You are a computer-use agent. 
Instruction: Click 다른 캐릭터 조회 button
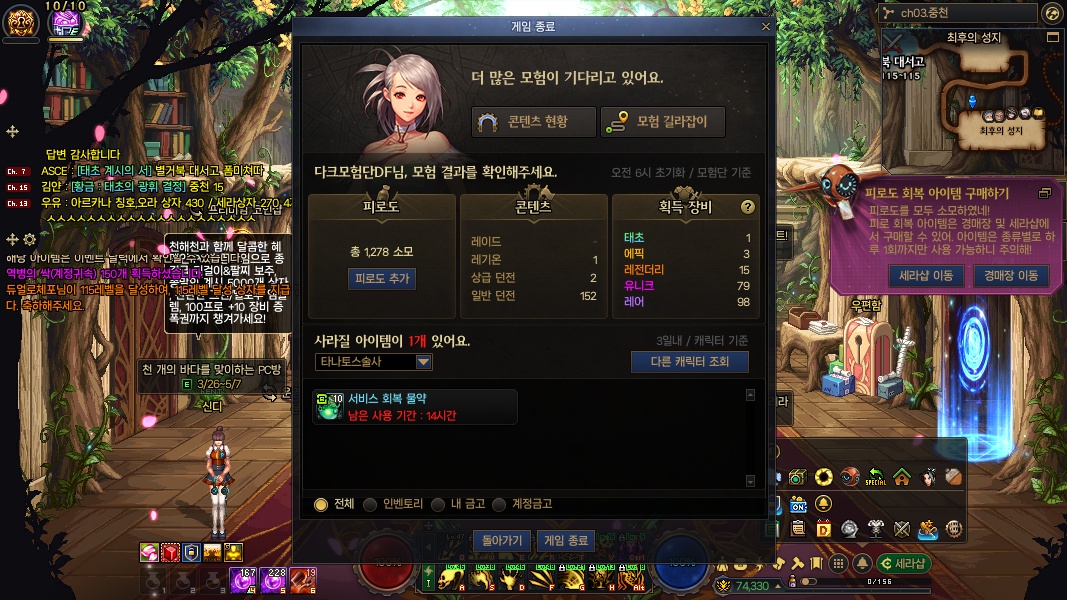pos(689,362)
